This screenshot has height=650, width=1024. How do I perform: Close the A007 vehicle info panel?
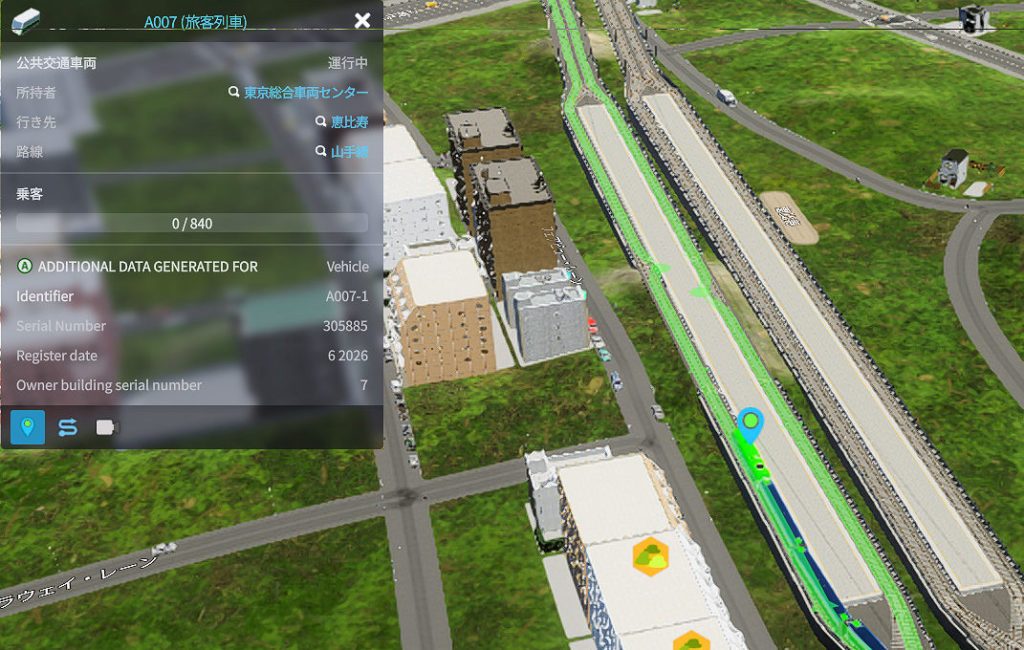coord(362,21)
